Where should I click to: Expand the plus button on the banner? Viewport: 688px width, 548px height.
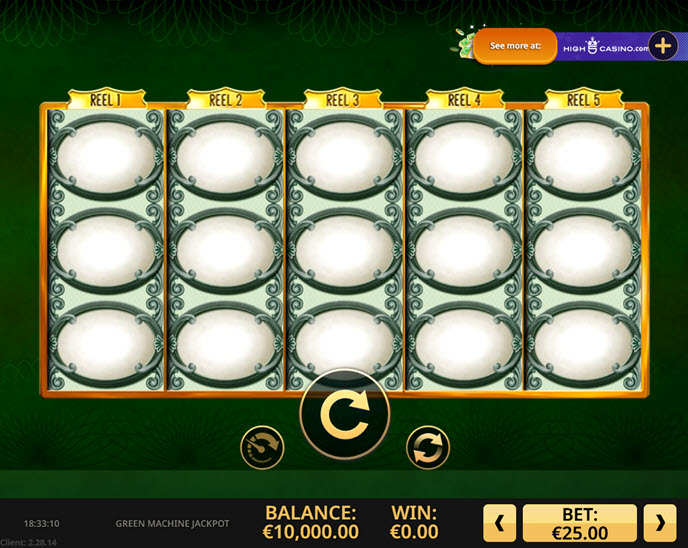pos(663,46)
